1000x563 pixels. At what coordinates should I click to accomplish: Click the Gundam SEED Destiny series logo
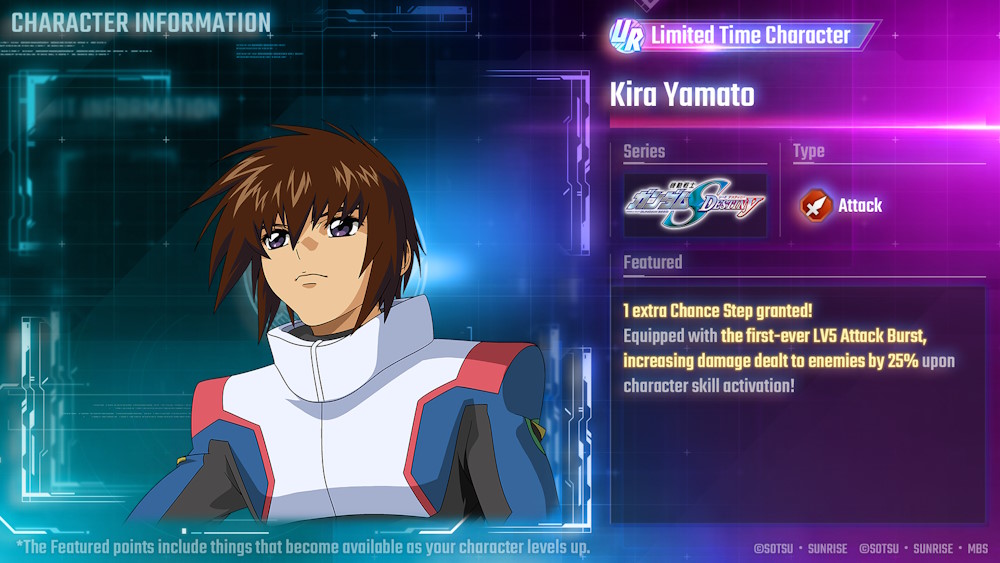(x=695, y=205)
